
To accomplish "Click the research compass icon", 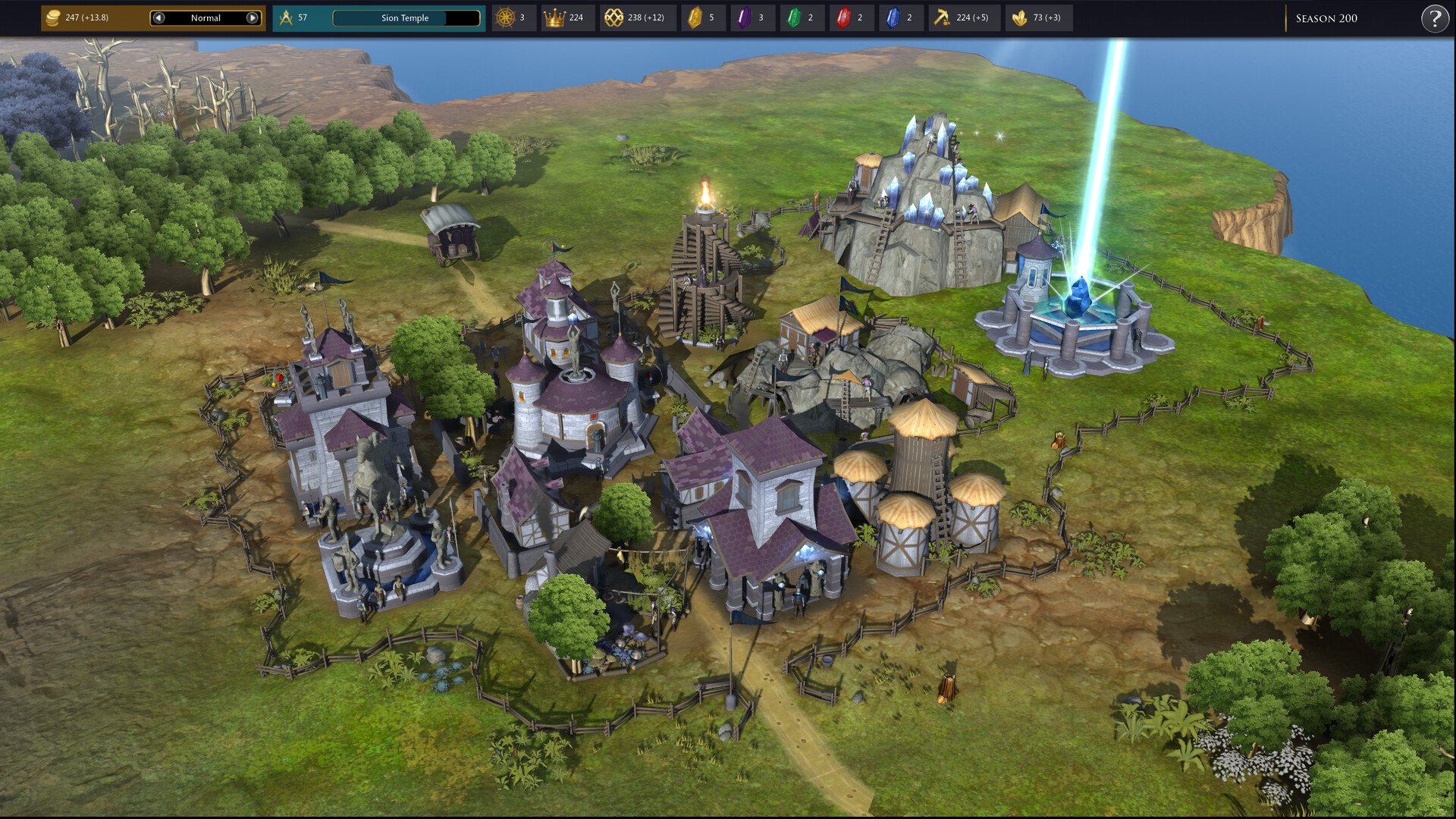I will 286,17.
